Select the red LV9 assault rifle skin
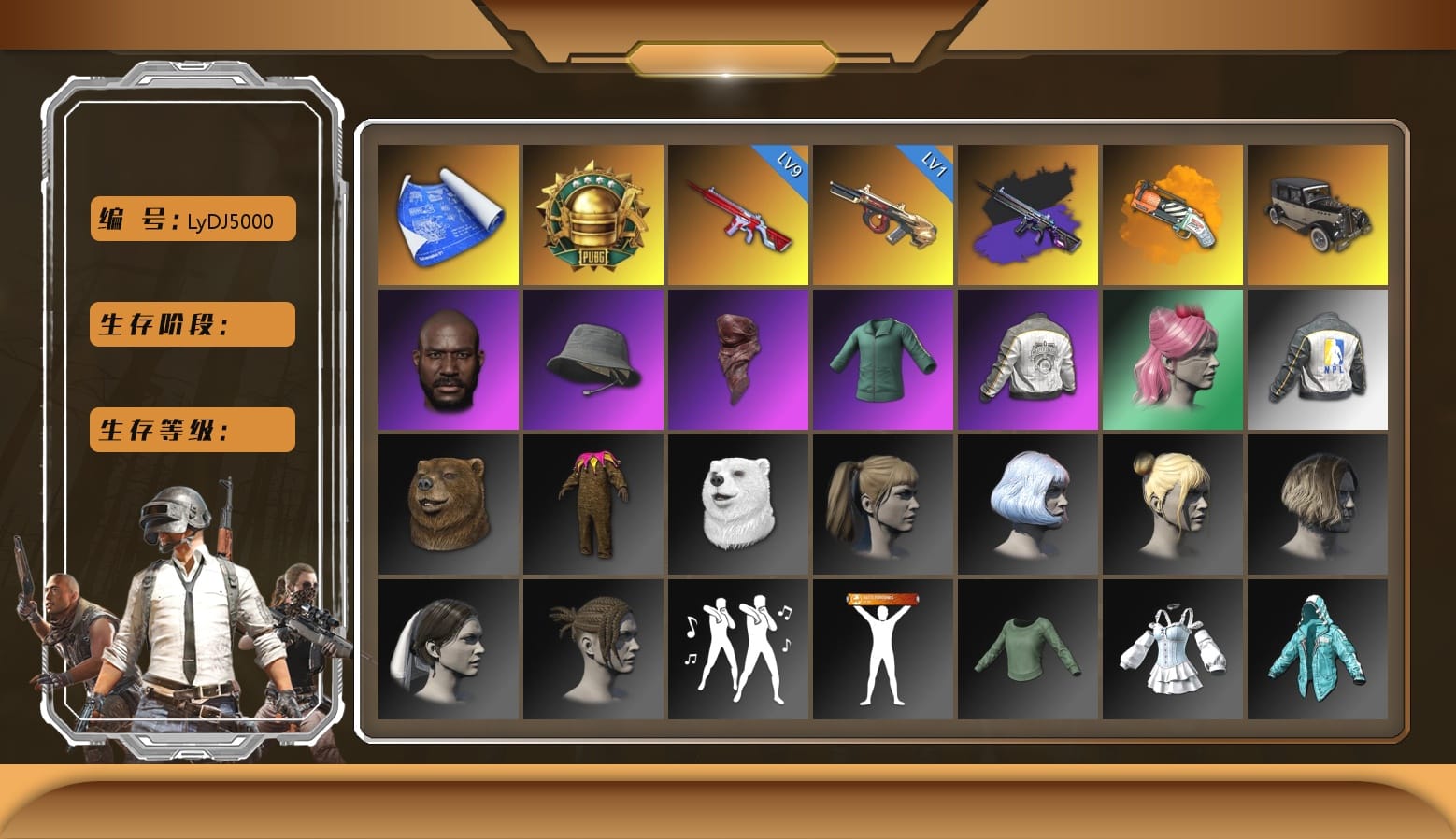Viewport: 1456px width, 839px height. 737,213
